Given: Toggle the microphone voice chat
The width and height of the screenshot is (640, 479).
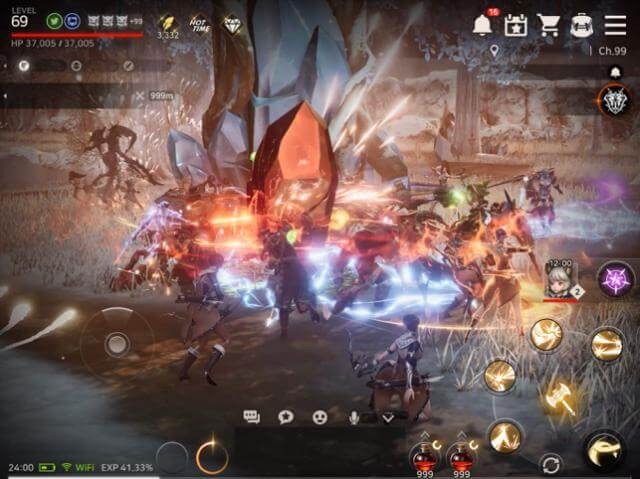Looking at the screenshot, I should click(354, 417).
